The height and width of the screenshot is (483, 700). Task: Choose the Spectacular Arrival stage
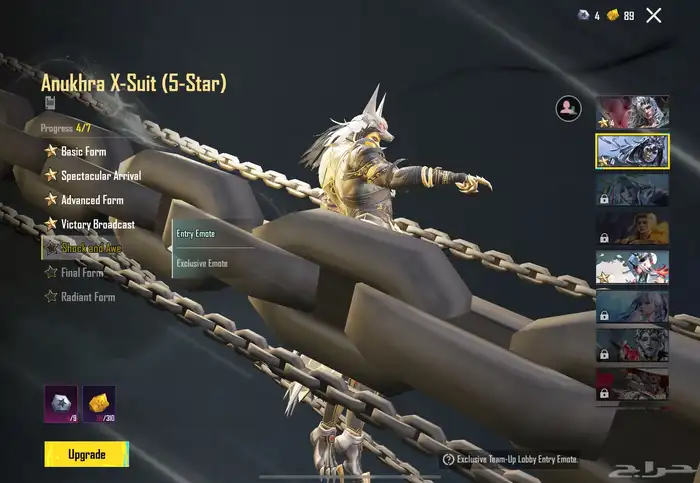point(100,175)
